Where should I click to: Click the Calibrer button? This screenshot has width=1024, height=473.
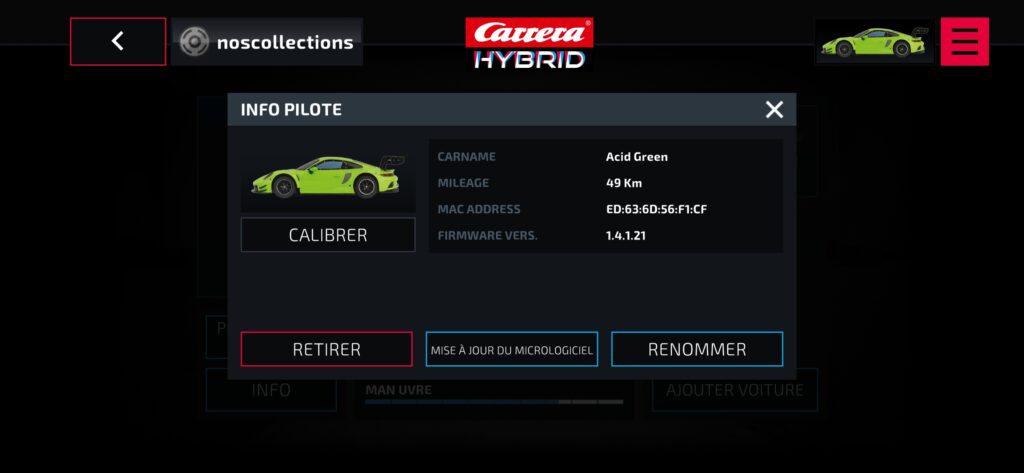[328, 235]
